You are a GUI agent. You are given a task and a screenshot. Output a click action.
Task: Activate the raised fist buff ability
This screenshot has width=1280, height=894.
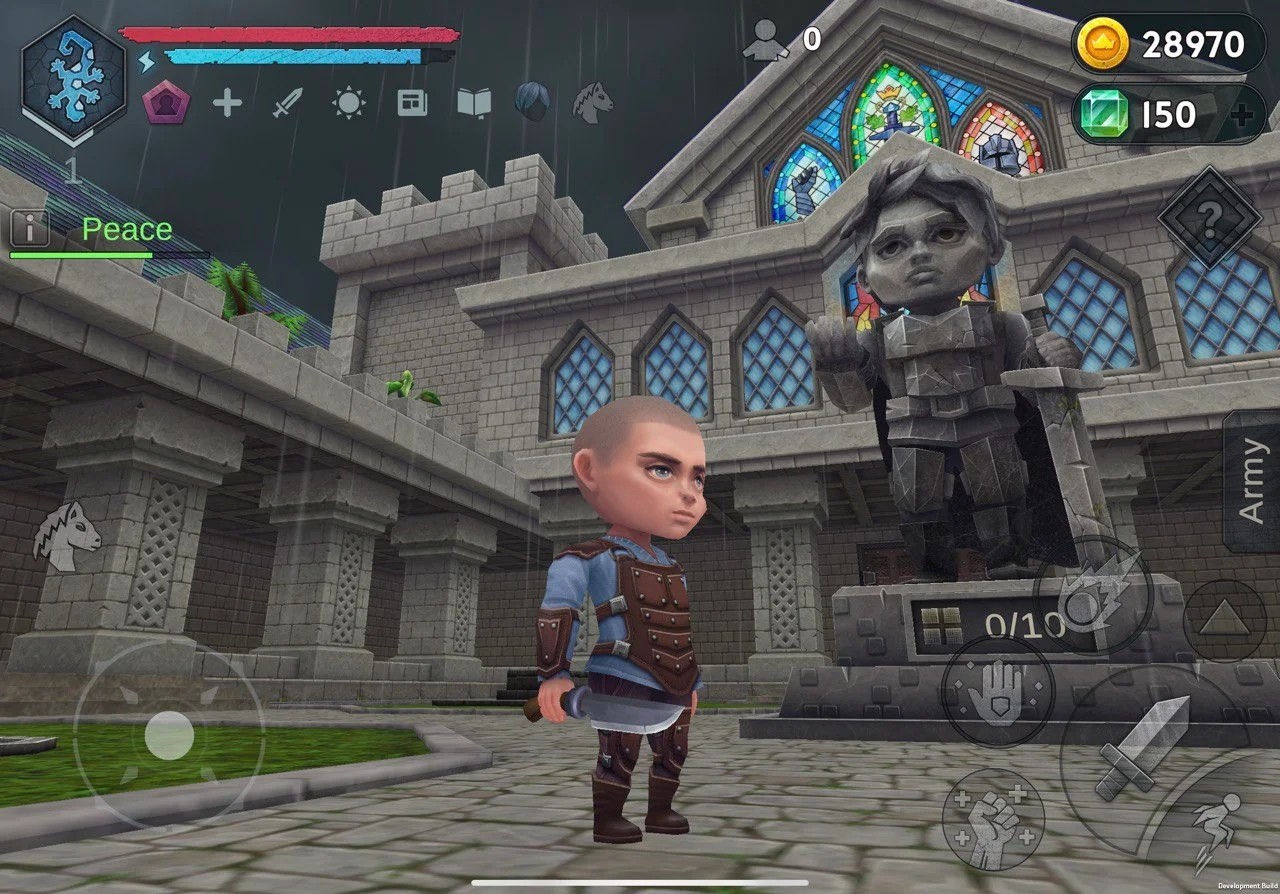coord(992,819)
